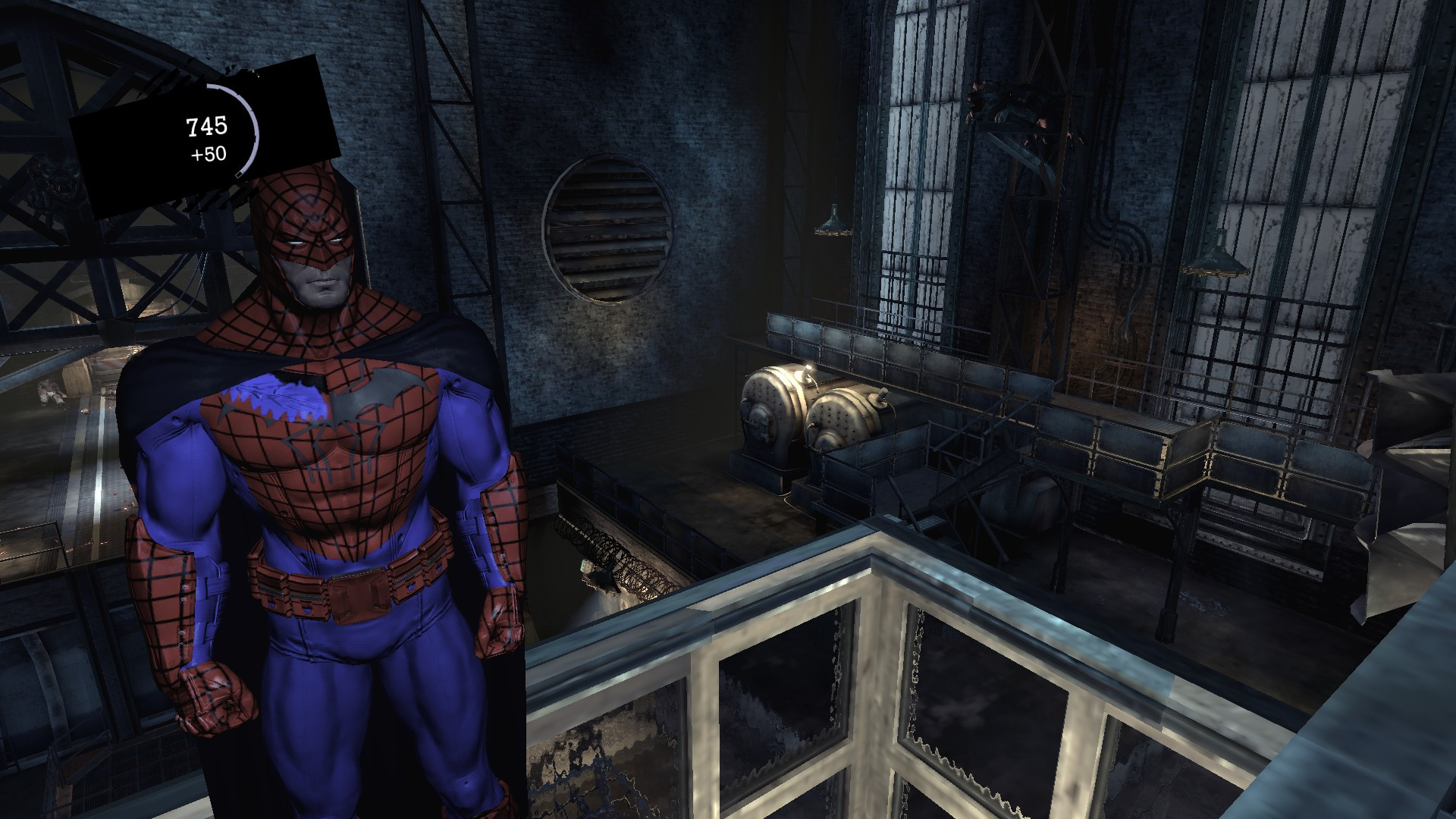Click the XP counter showing 745
This screenshot has height=819, width=1456.
click(x=208, y=127)
